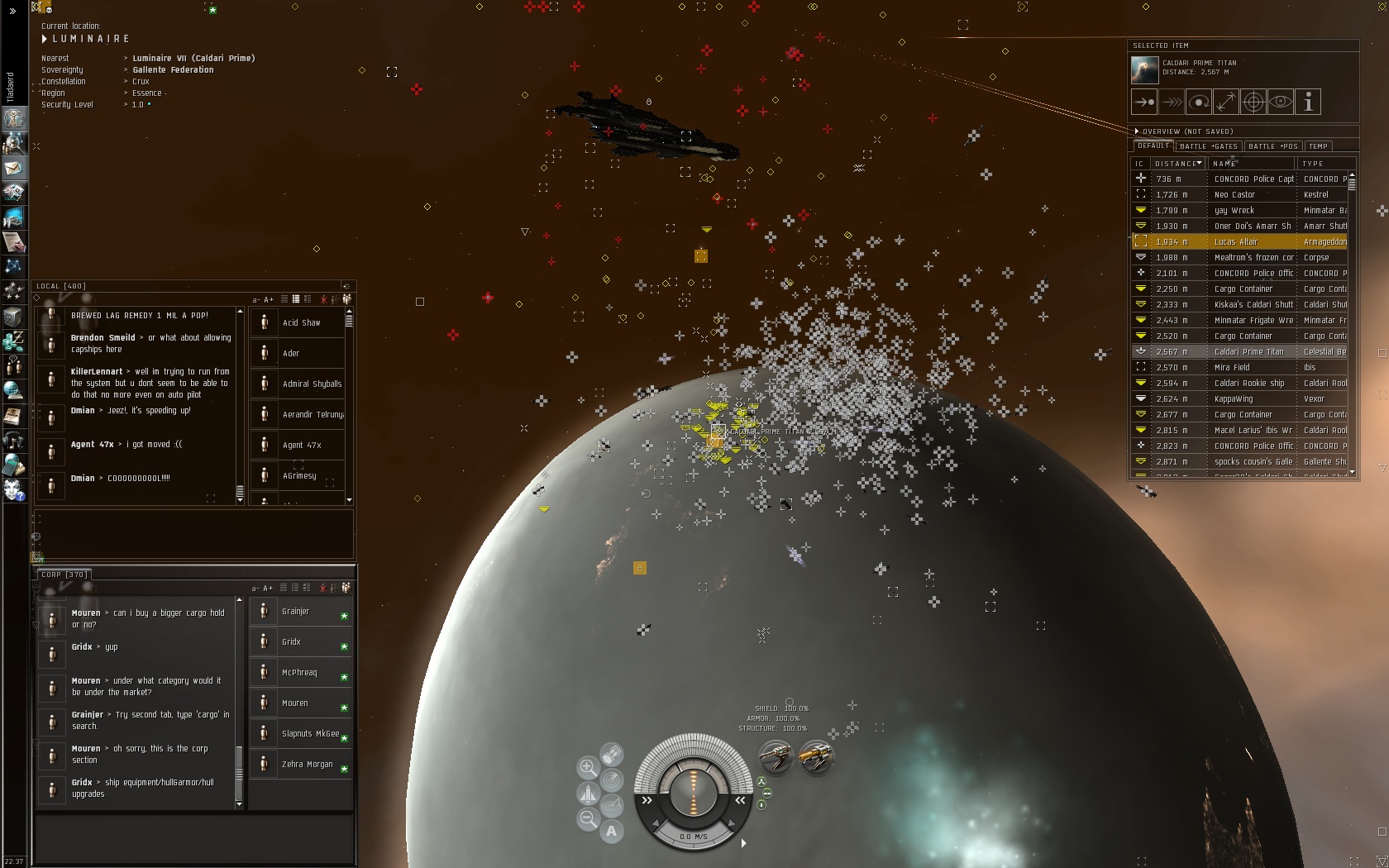Toggle autopilot with the A button
The image size is (1389, 868).
(612, 832)
